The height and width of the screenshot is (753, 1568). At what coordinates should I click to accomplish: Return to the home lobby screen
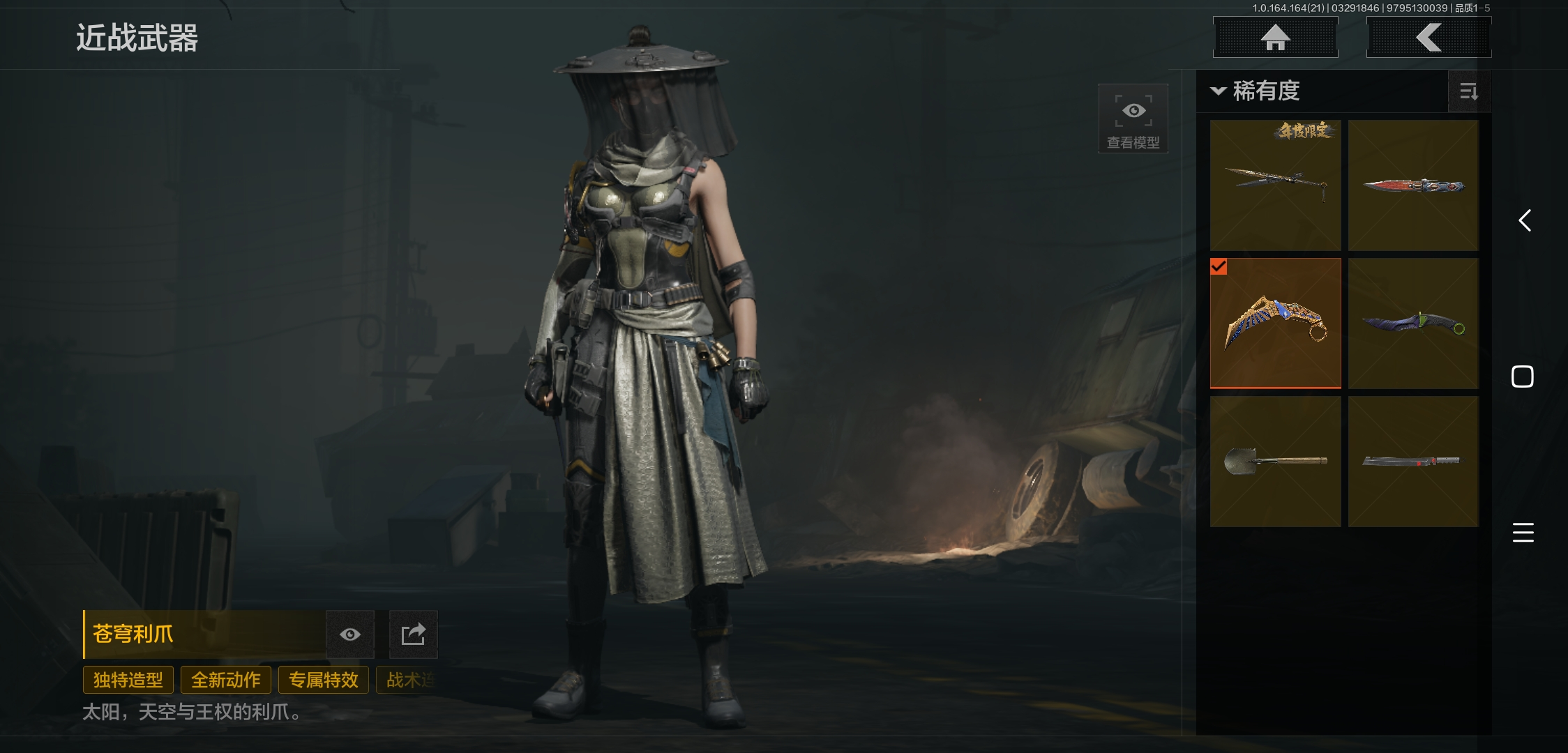pos(1275,38)
